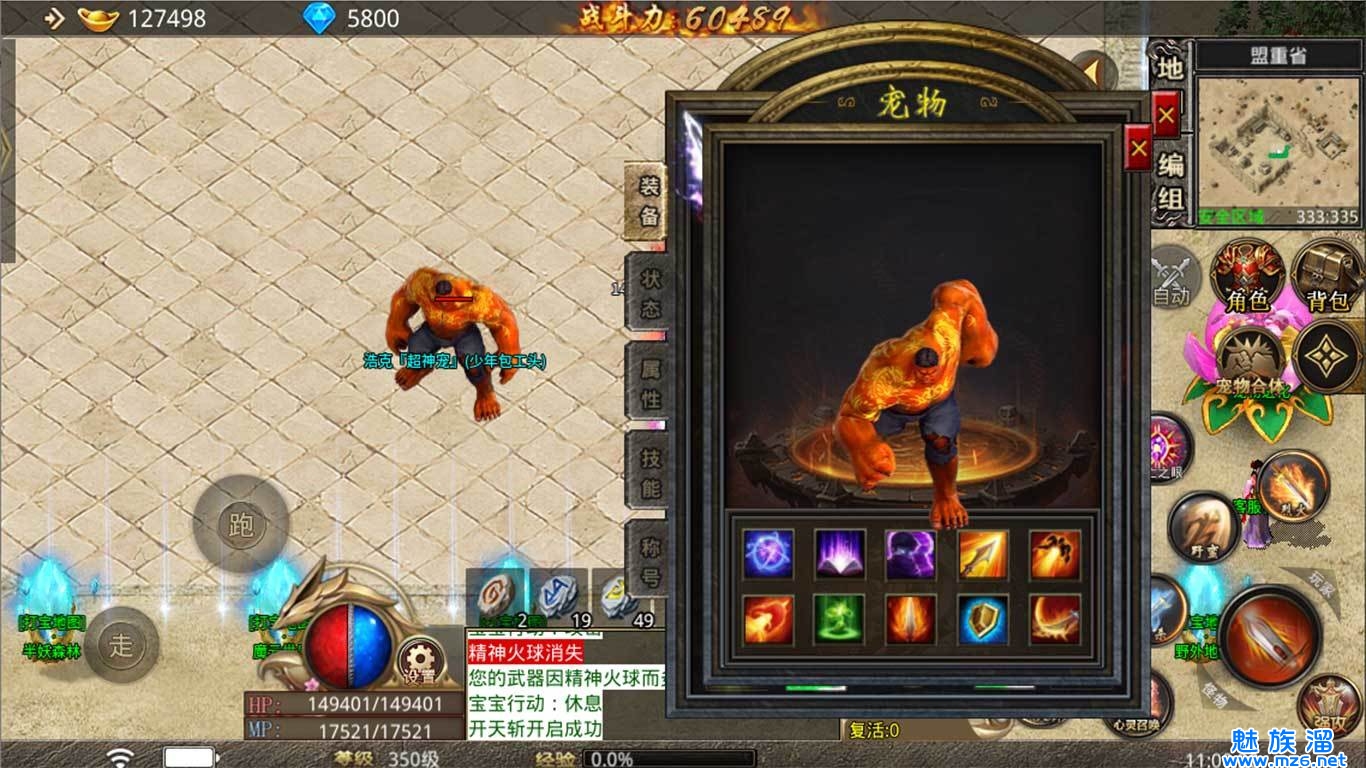Open the 状态 status tab
This screenshot has height=768, width=1366.
(x=649, y=292)
